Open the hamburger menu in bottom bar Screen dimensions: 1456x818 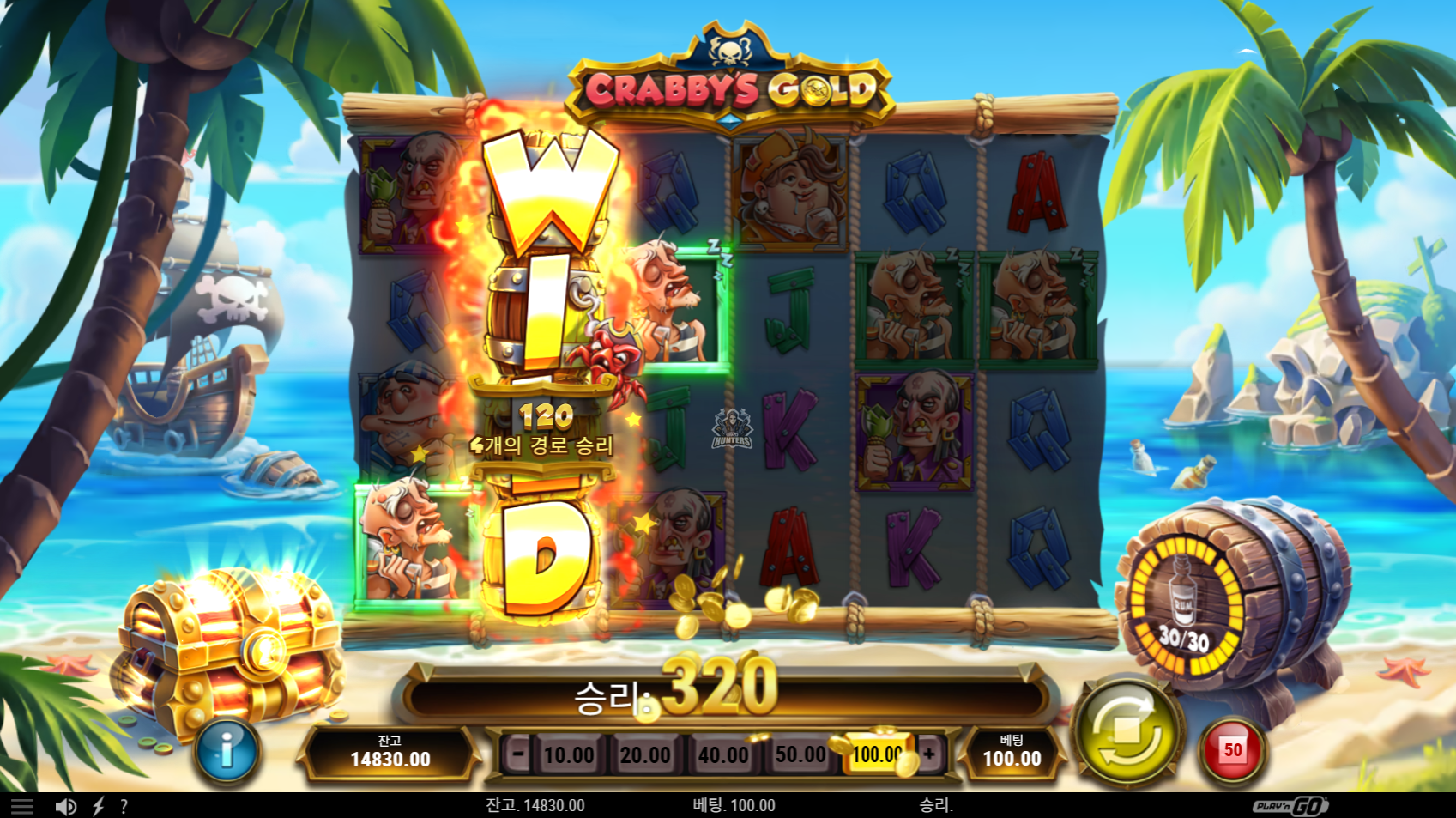point(22,806)
